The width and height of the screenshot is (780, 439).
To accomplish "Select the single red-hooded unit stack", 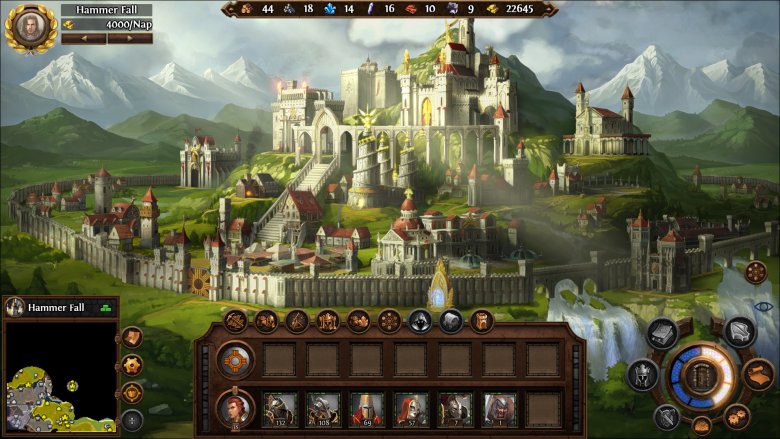I will (499, 409).
